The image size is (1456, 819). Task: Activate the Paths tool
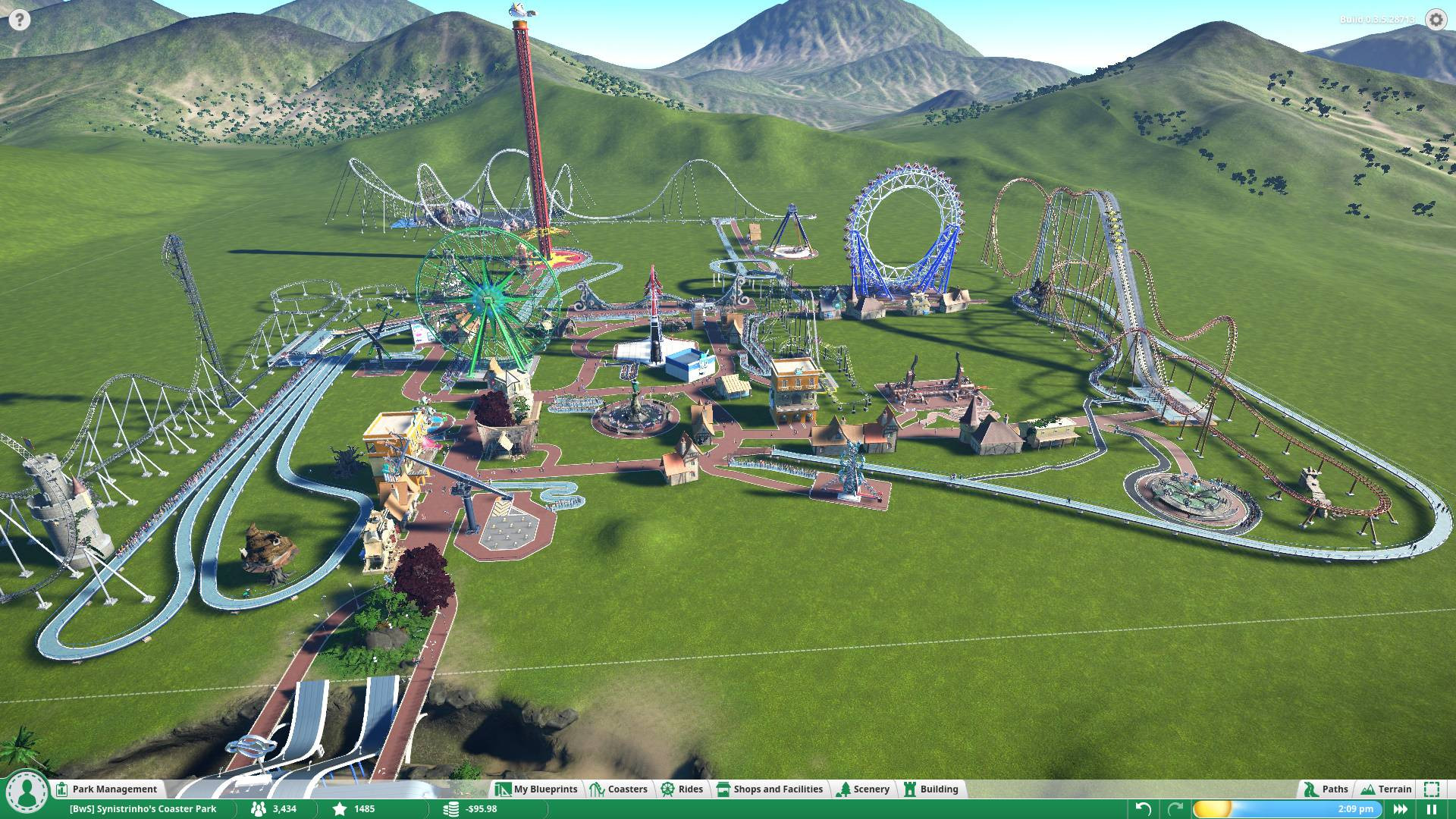point(1326,789)
